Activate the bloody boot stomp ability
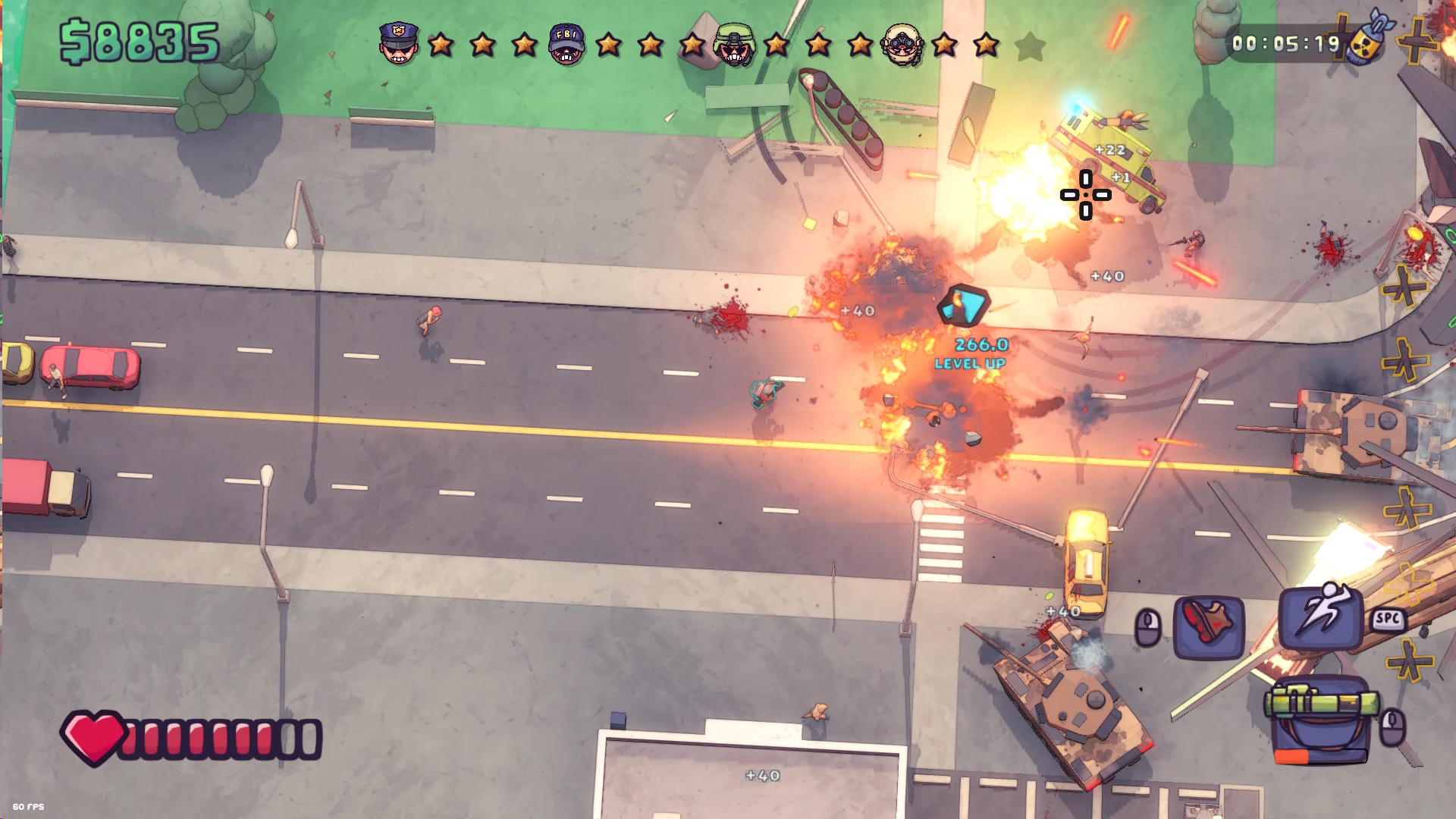1456x819 pixels. tap(1209, 626)
